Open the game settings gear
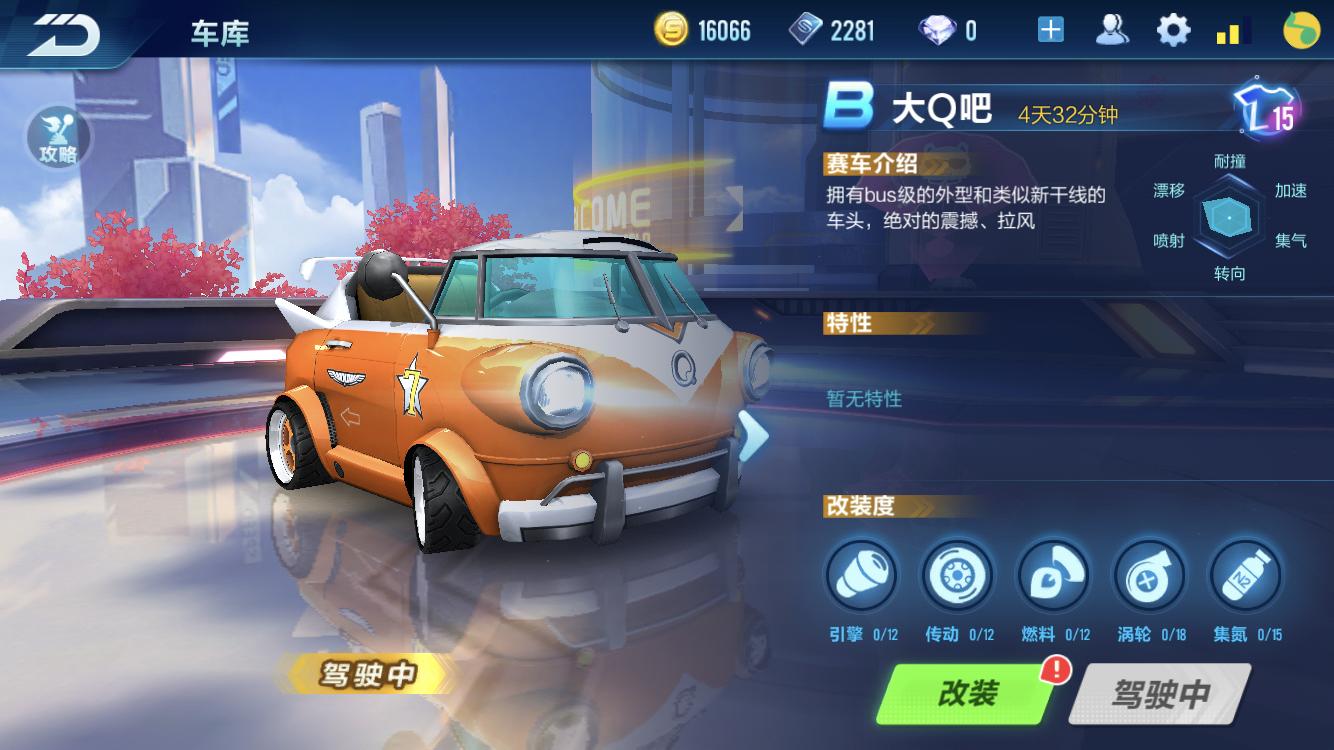 coord(1172,30)
